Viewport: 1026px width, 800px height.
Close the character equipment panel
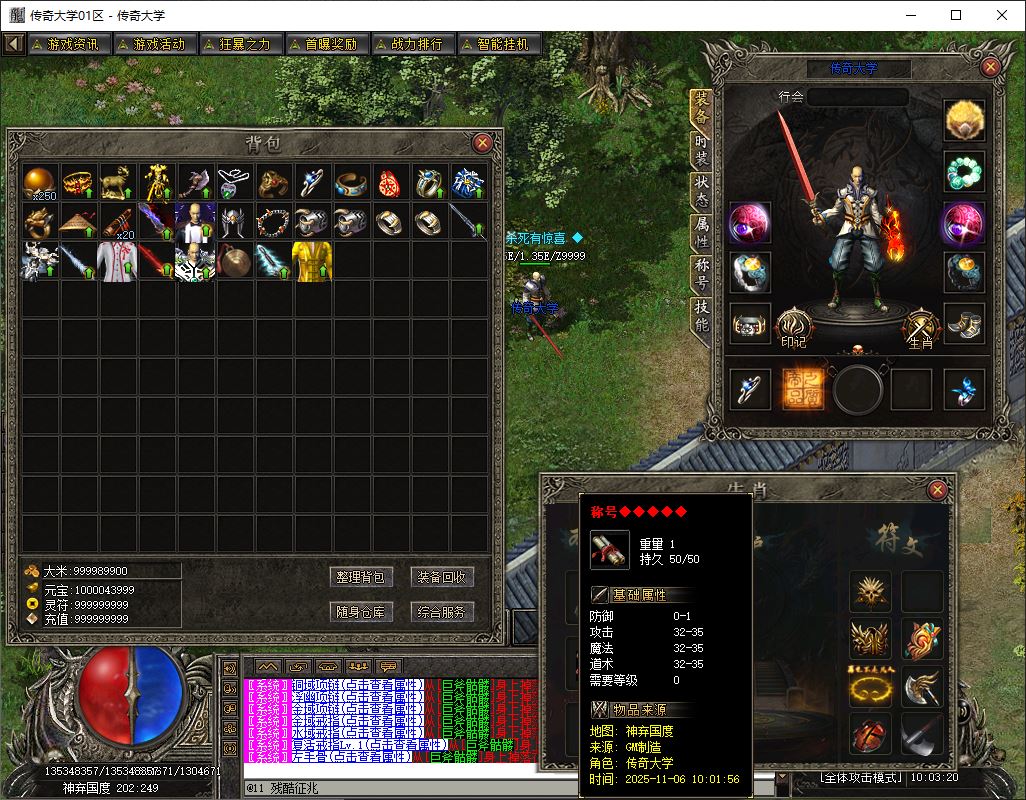pyautogui.click(x=990, y=67)
